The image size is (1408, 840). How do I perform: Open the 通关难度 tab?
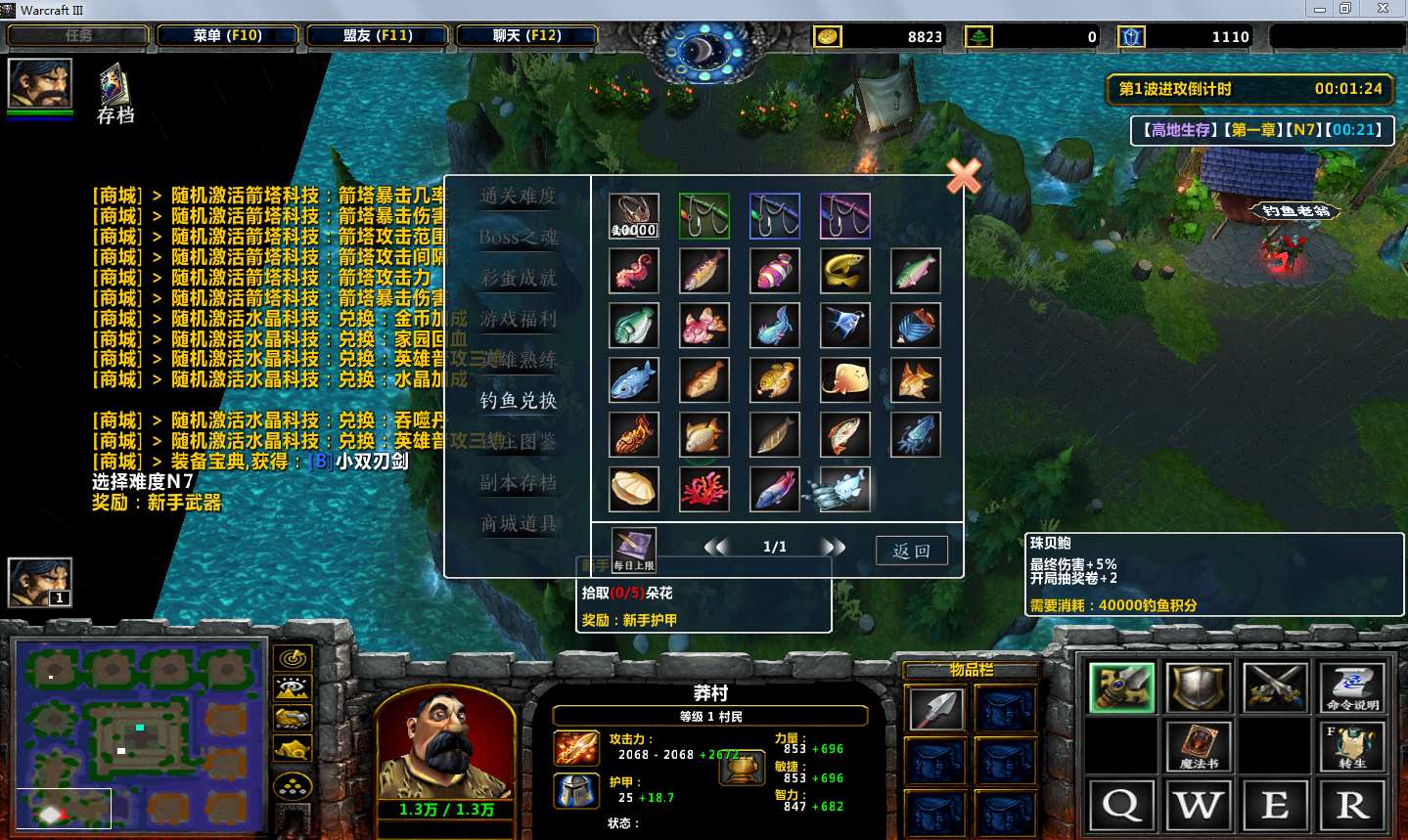(518, 196)
